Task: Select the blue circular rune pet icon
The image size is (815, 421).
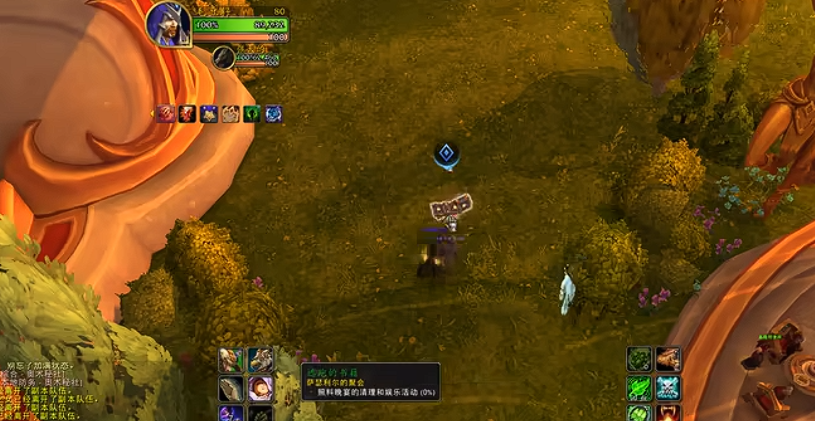Action: (x=273, y=114)
